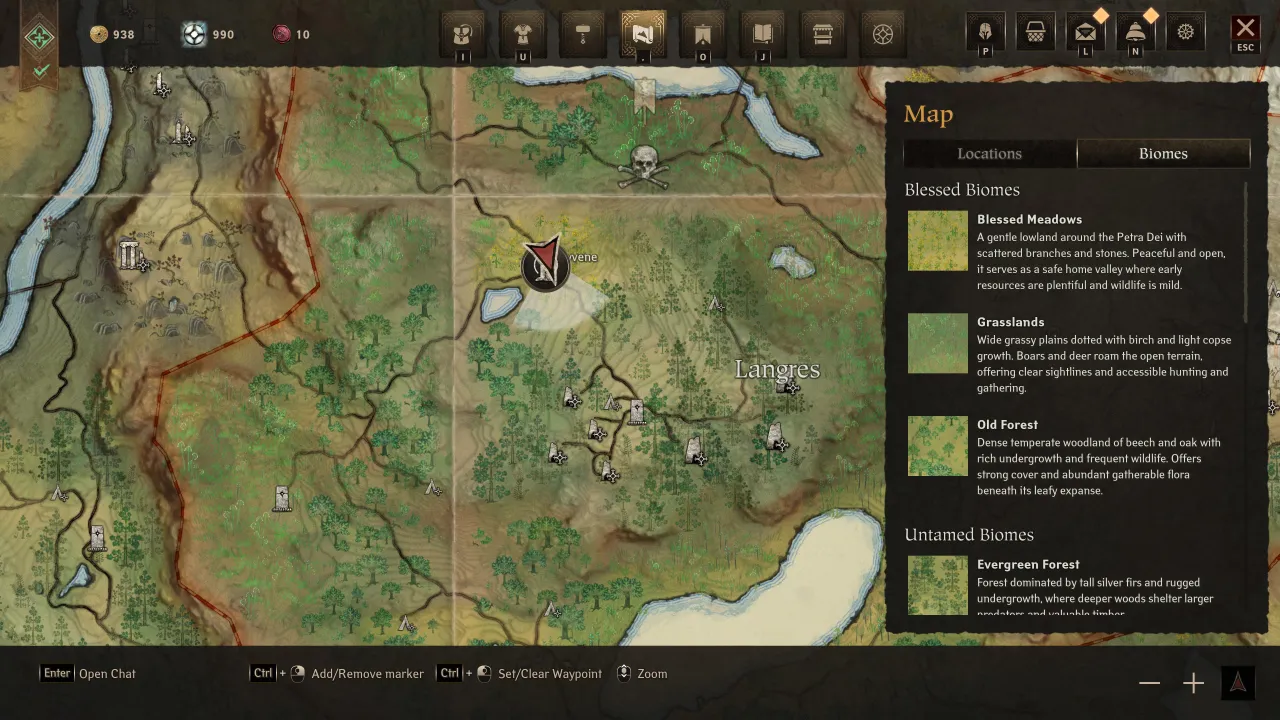Close the map with the X button

pos(1245,30)
